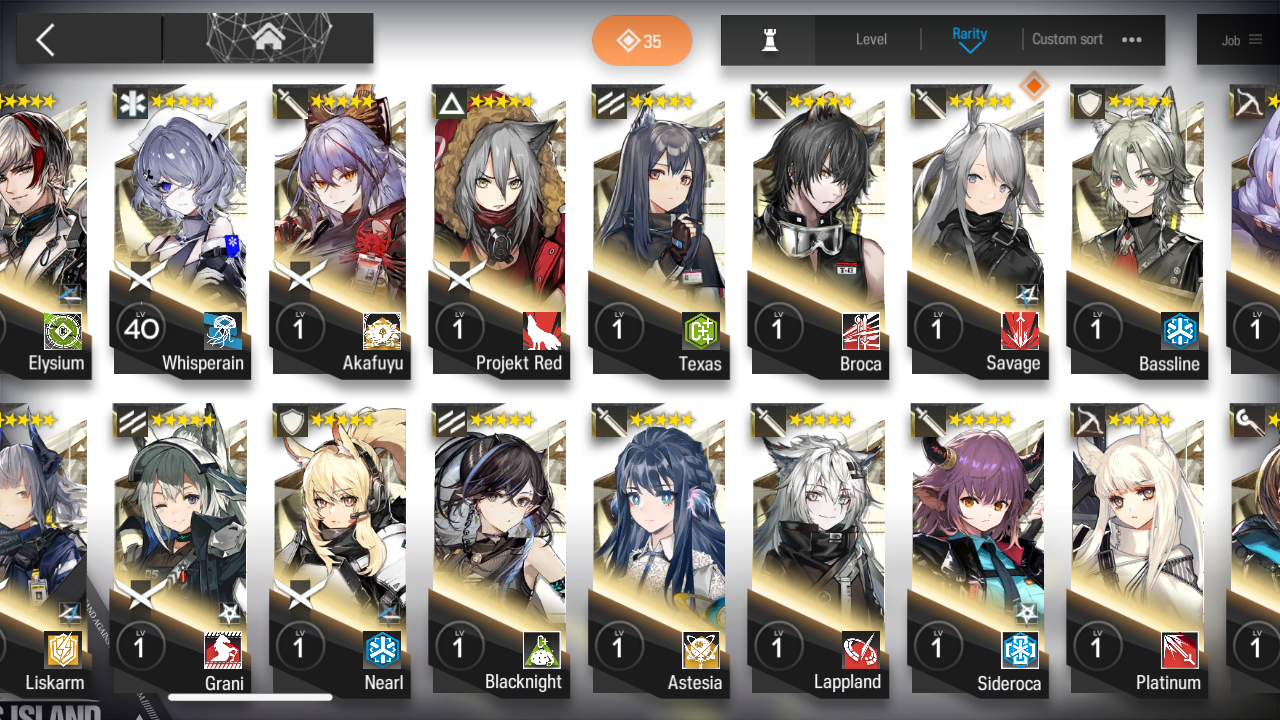The width and height of the screenshot is (1280, 720).
Task: Click the medic class icon on Whisperain's card
Action: pyautogui.click(x=131, y=102)
